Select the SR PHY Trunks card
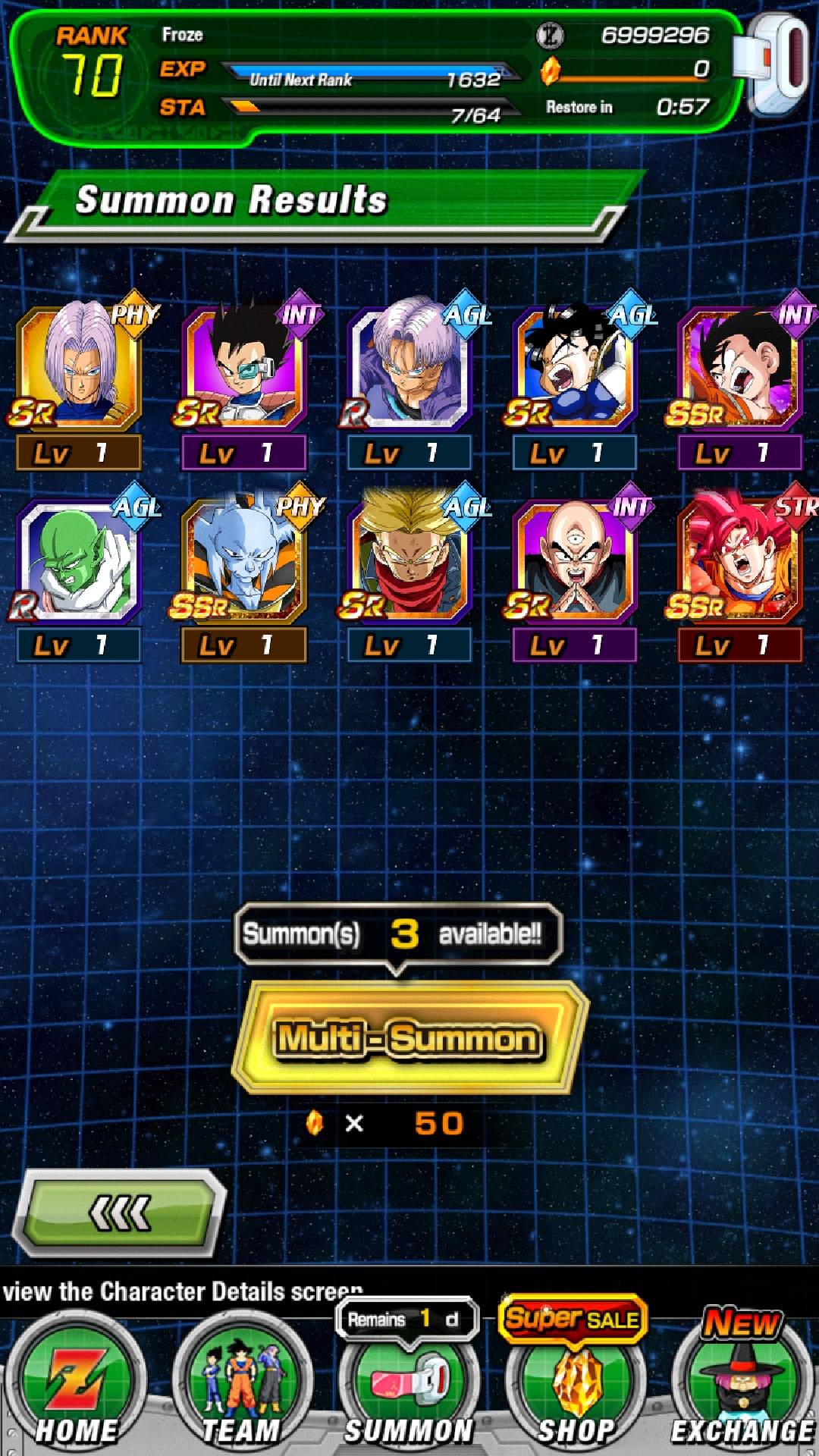The height and width of the screenshot is (1456, 819). point(79,368)
